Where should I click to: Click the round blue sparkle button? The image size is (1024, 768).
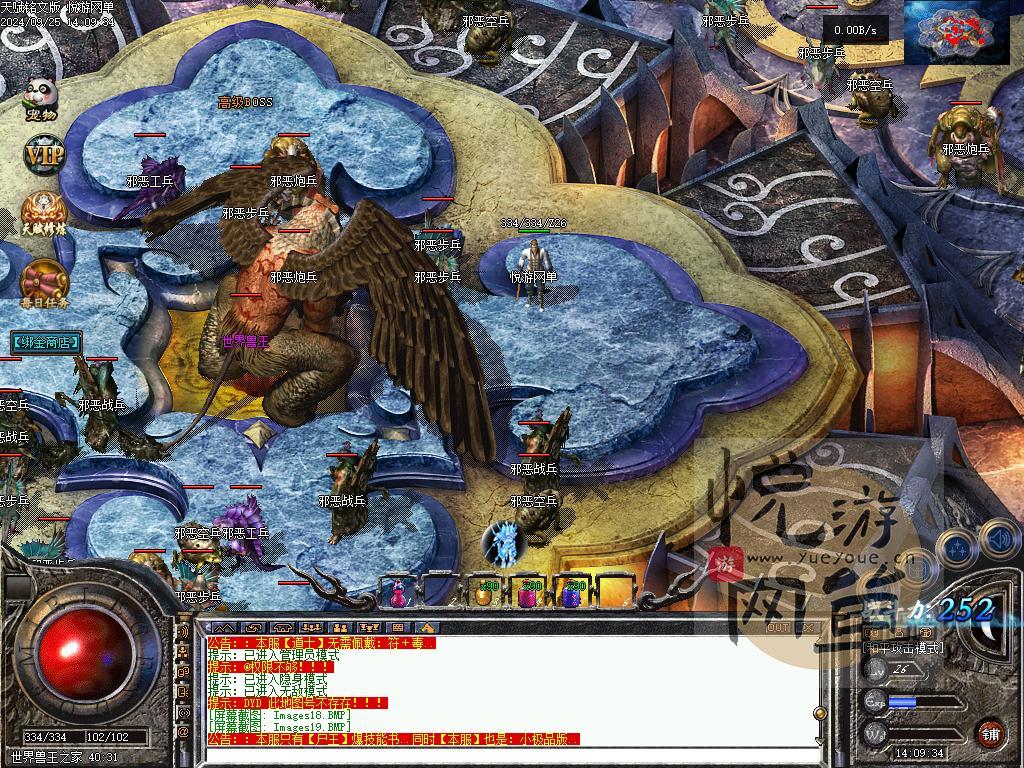tap(957, 547)
